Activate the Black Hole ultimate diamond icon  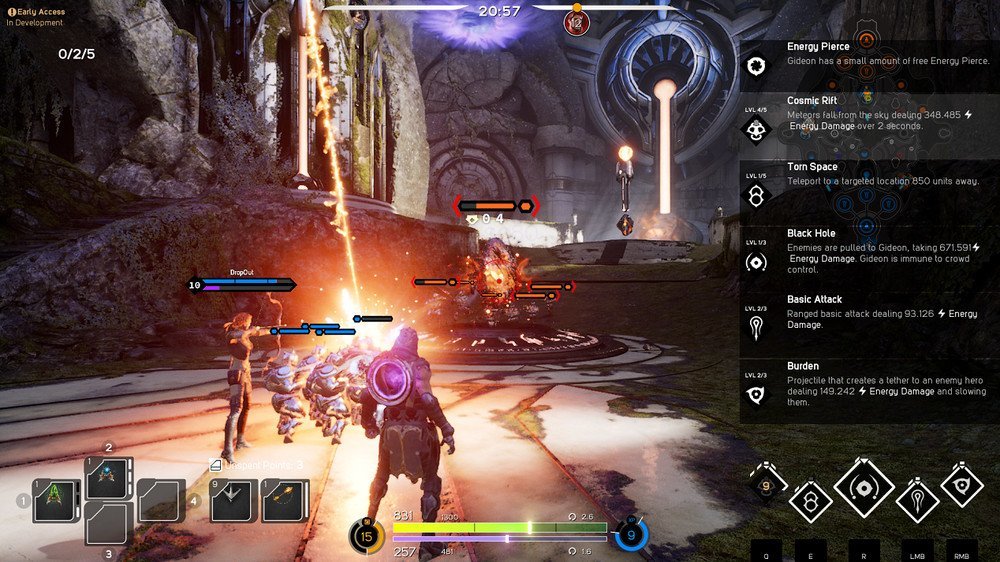coord(865,489)
